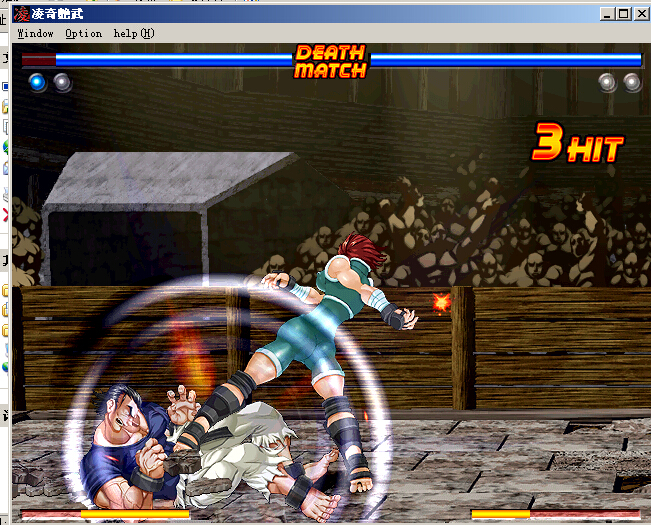
Task: Close the game window
Action: click(641, 14)
